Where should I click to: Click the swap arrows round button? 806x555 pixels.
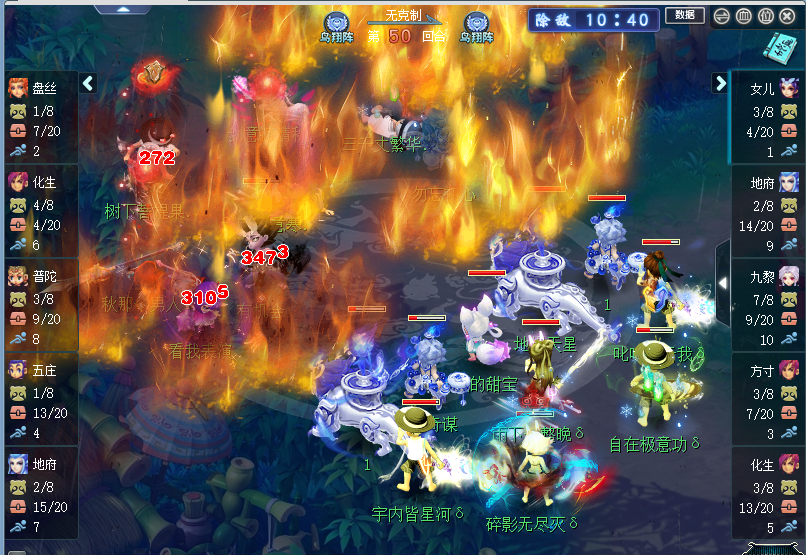[721, 16]
